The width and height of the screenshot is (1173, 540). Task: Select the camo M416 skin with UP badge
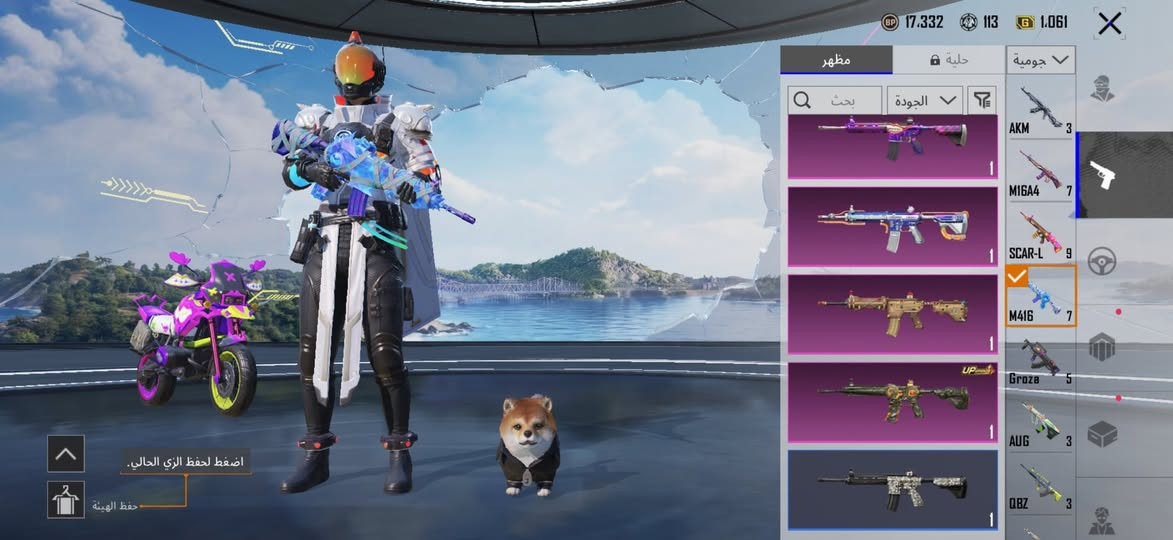892,402
